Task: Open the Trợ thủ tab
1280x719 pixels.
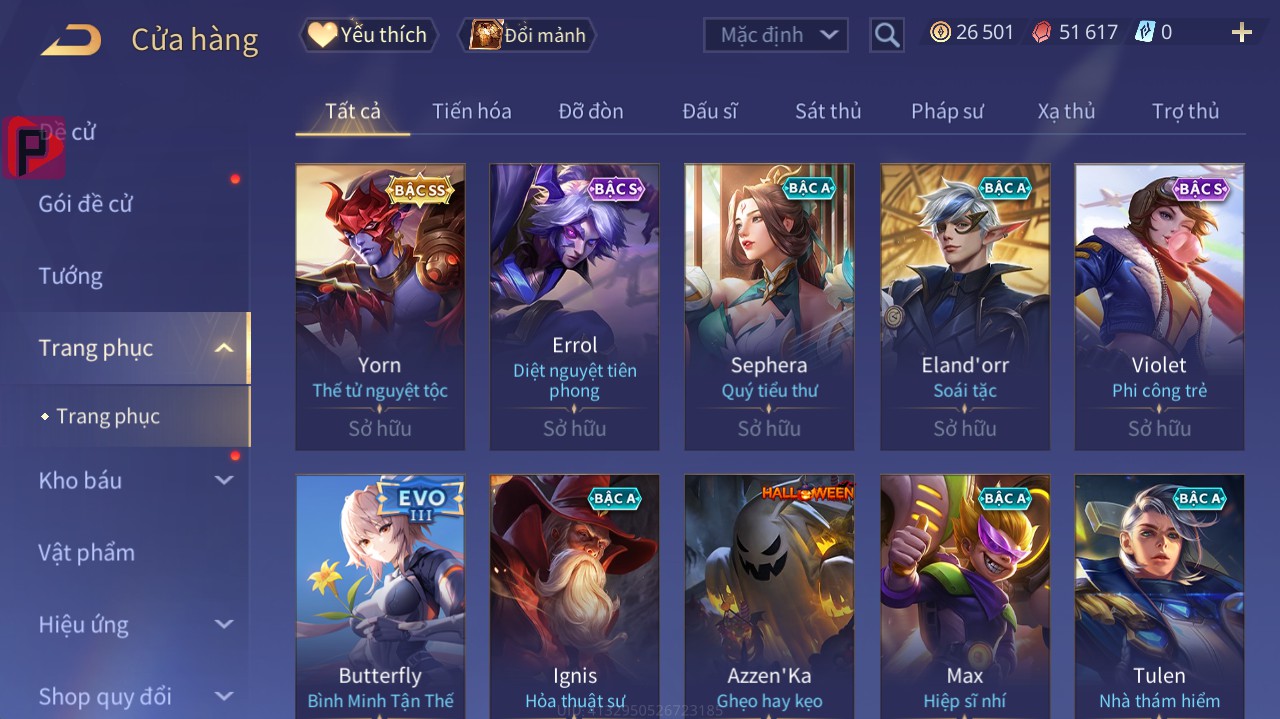Action: pyautogui.click(x=1185, y=111)
